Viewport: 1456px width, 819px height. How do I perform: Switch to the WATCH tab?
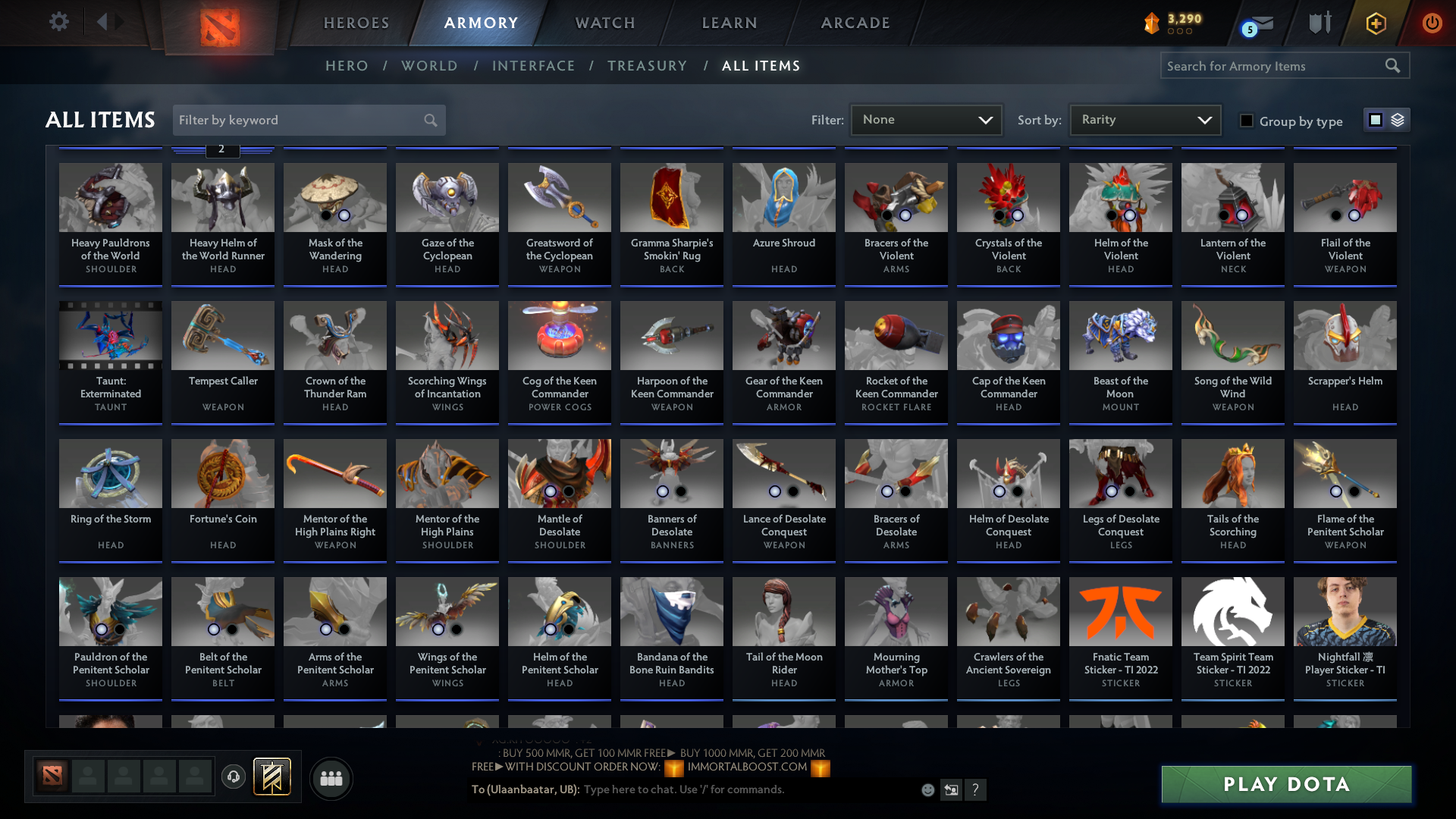pyautogui.click(x=604, y=23)
